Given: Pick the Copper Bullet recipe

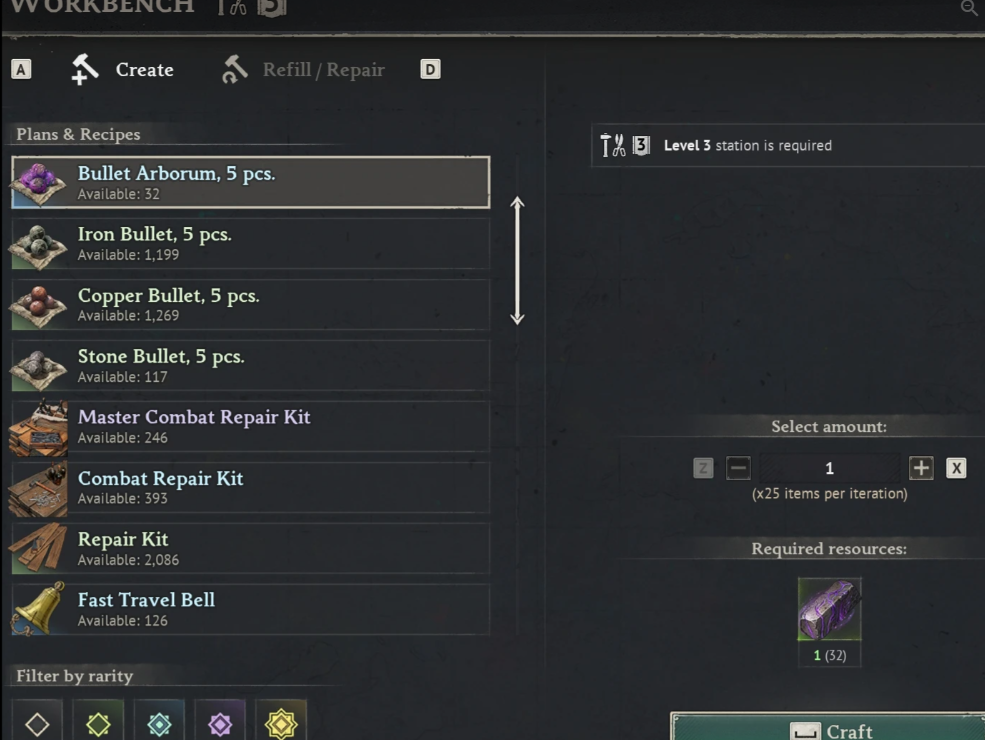Looking at the screenshot, I should pyautogui.click(x=250, y=304).
